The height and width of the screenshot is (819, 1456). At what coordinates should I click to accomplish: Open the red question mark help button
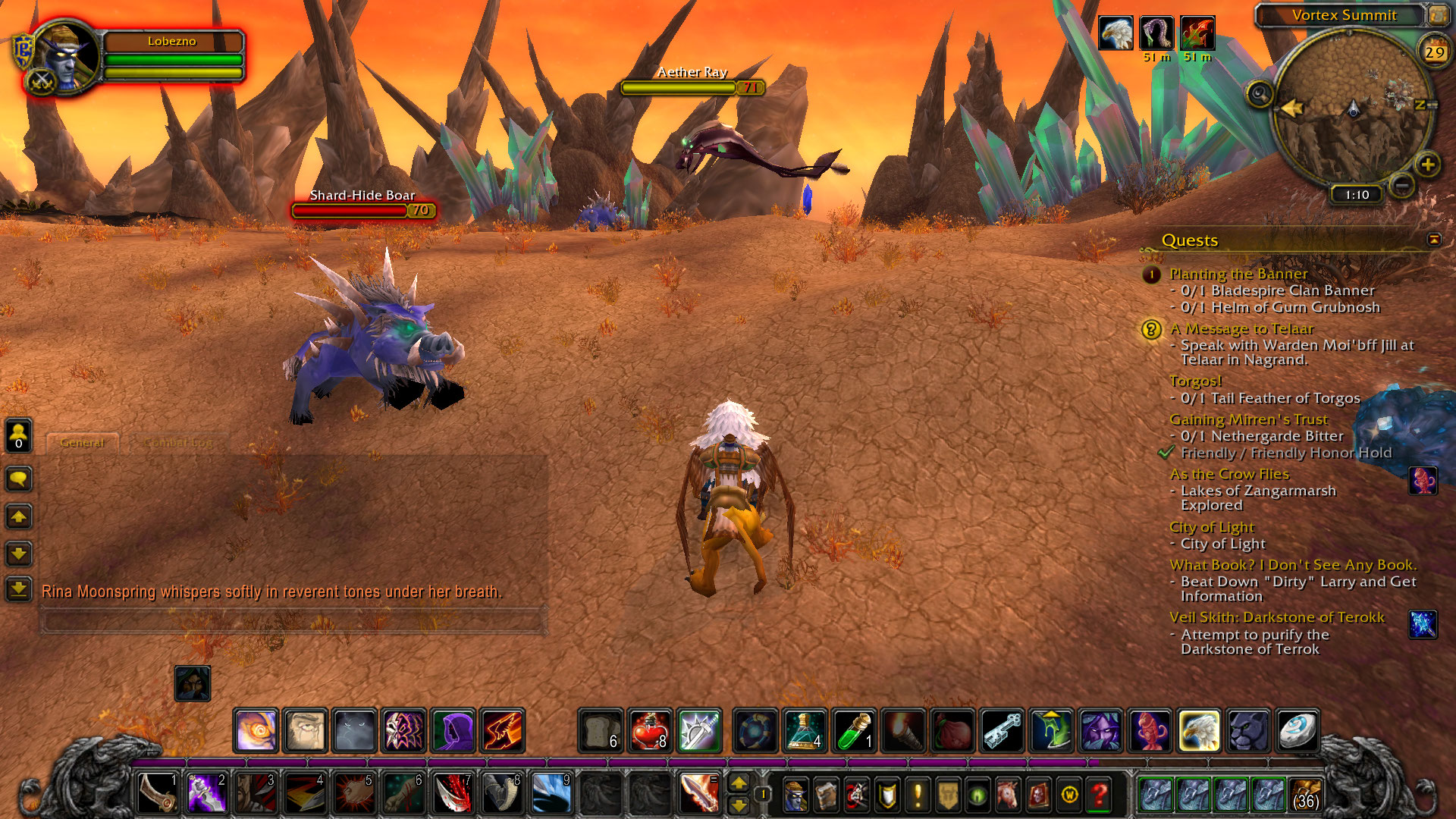pos(1100,795)
